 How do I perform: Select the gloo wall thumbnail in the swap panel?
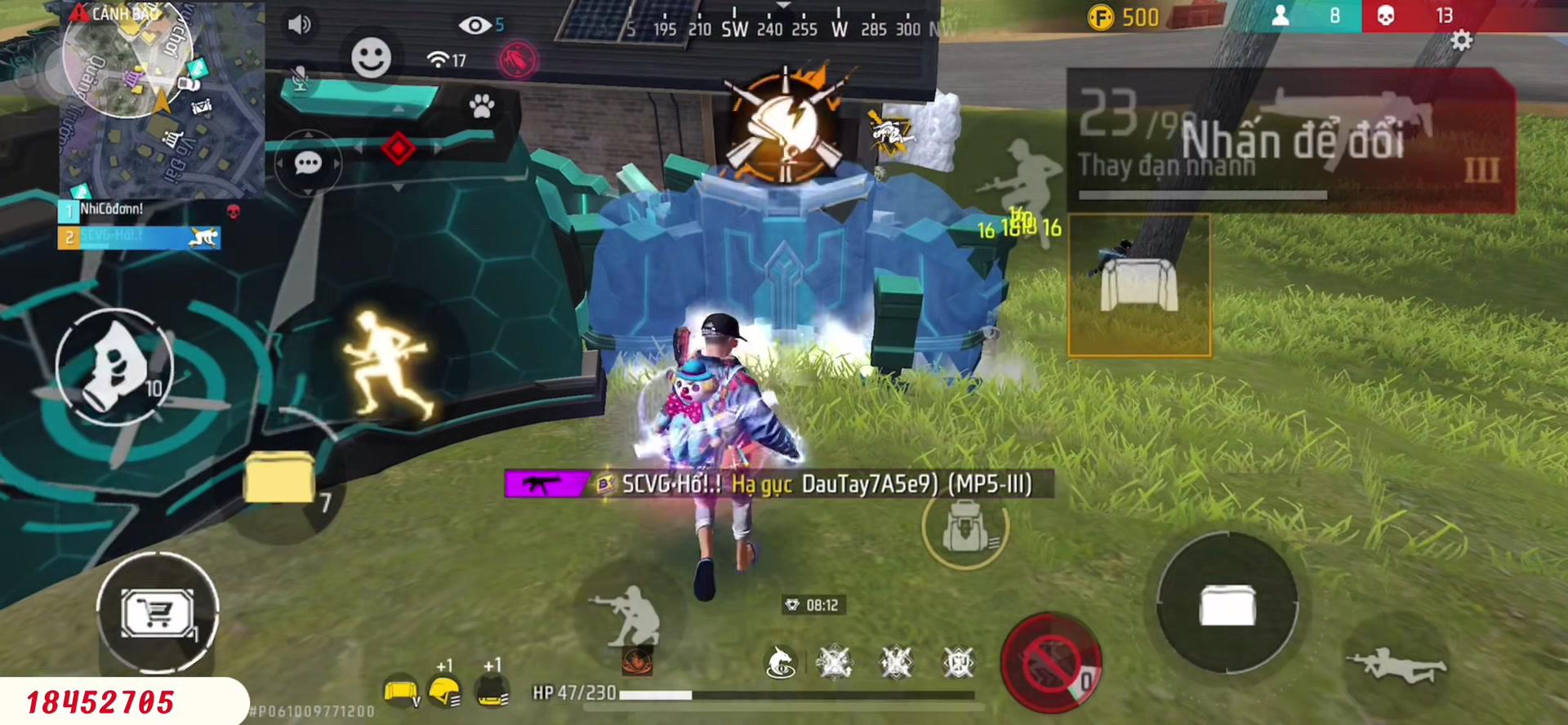pyautogui.click(x=1140, y=284)
